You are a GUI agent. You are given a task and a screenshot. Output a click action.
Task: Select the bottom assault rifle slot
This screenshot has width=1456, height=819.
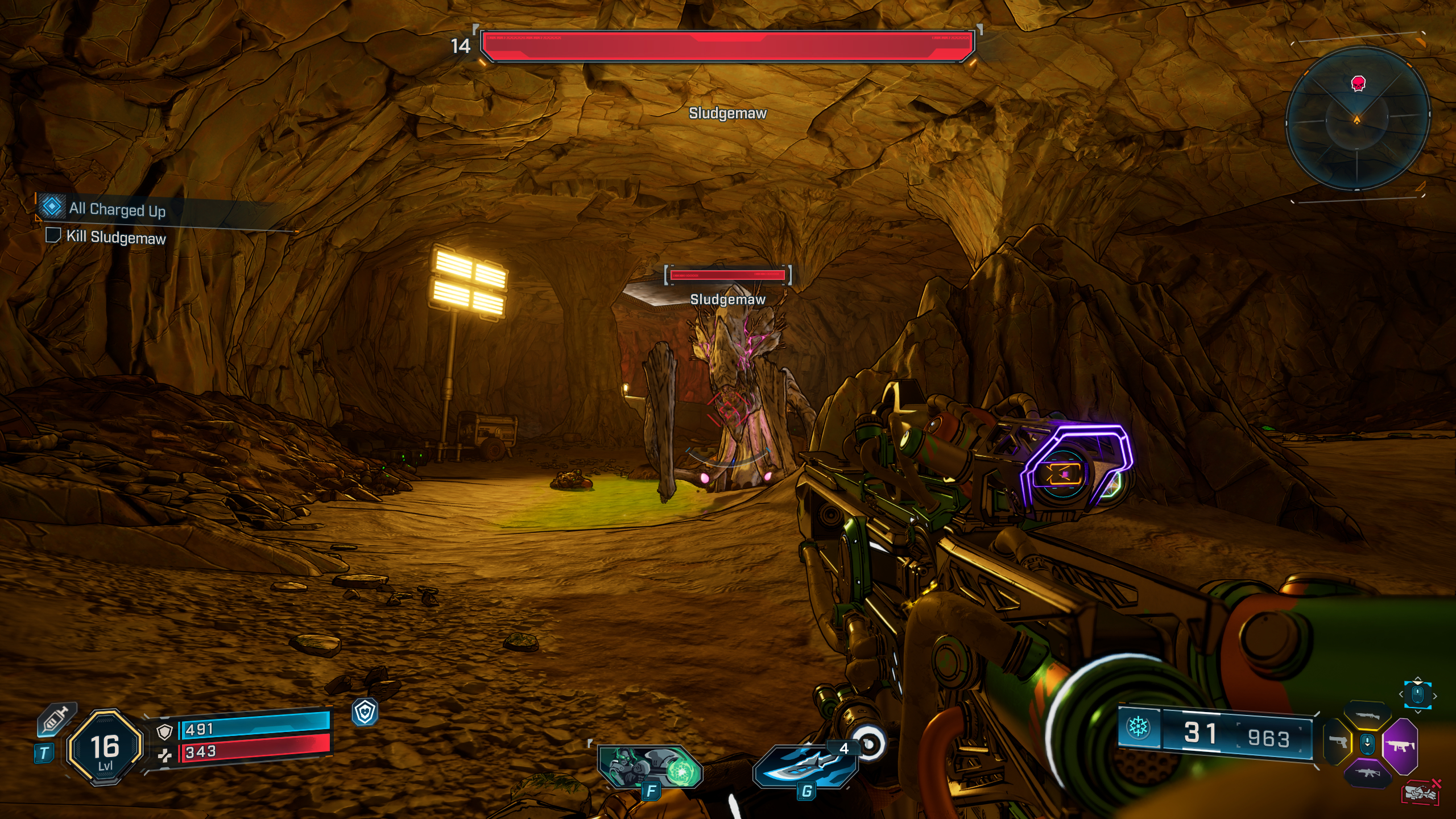click(1367, 772)
